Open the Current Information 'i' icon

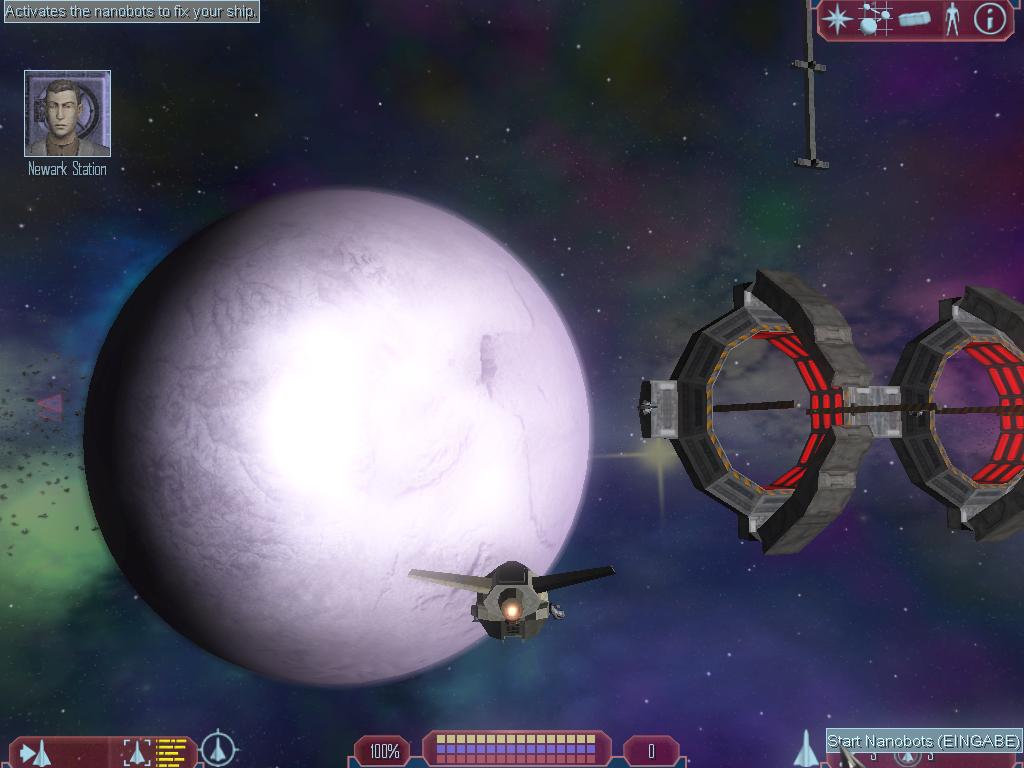click(x=989, y=19)
